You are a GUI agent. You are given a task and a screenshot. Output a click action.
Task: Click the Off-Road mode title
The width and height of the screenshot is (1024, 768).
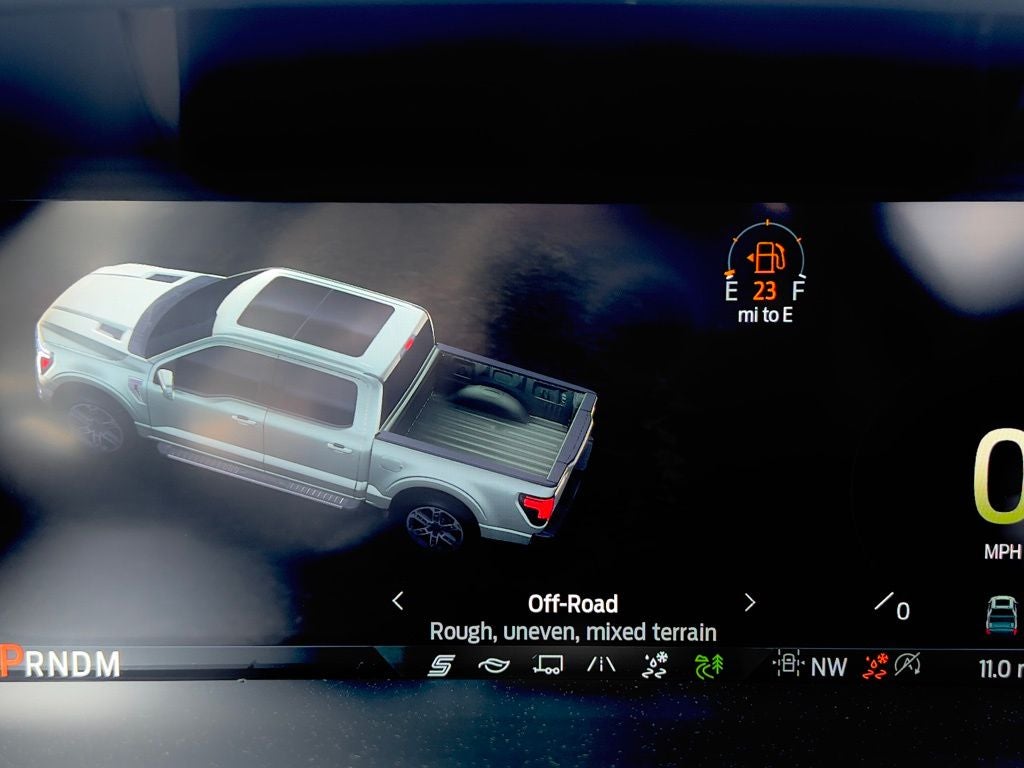(573, 603)
